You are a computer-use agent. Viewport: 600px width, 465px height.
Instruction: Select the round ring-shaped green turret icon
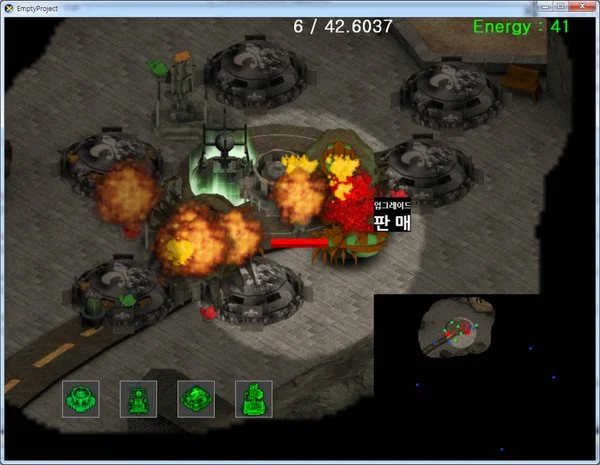click(x=80, y=400)
